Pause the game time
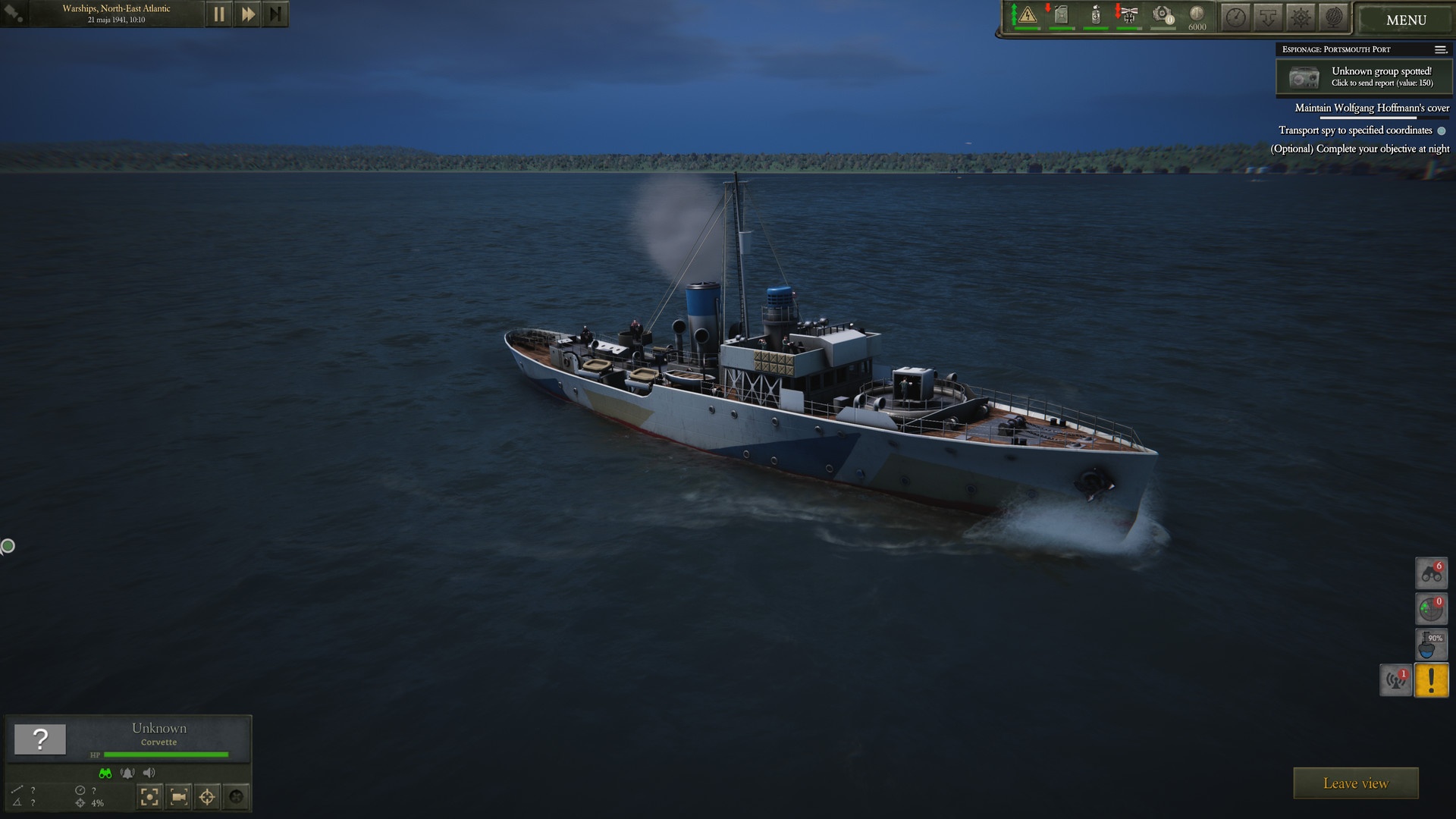 click(218, 14)
